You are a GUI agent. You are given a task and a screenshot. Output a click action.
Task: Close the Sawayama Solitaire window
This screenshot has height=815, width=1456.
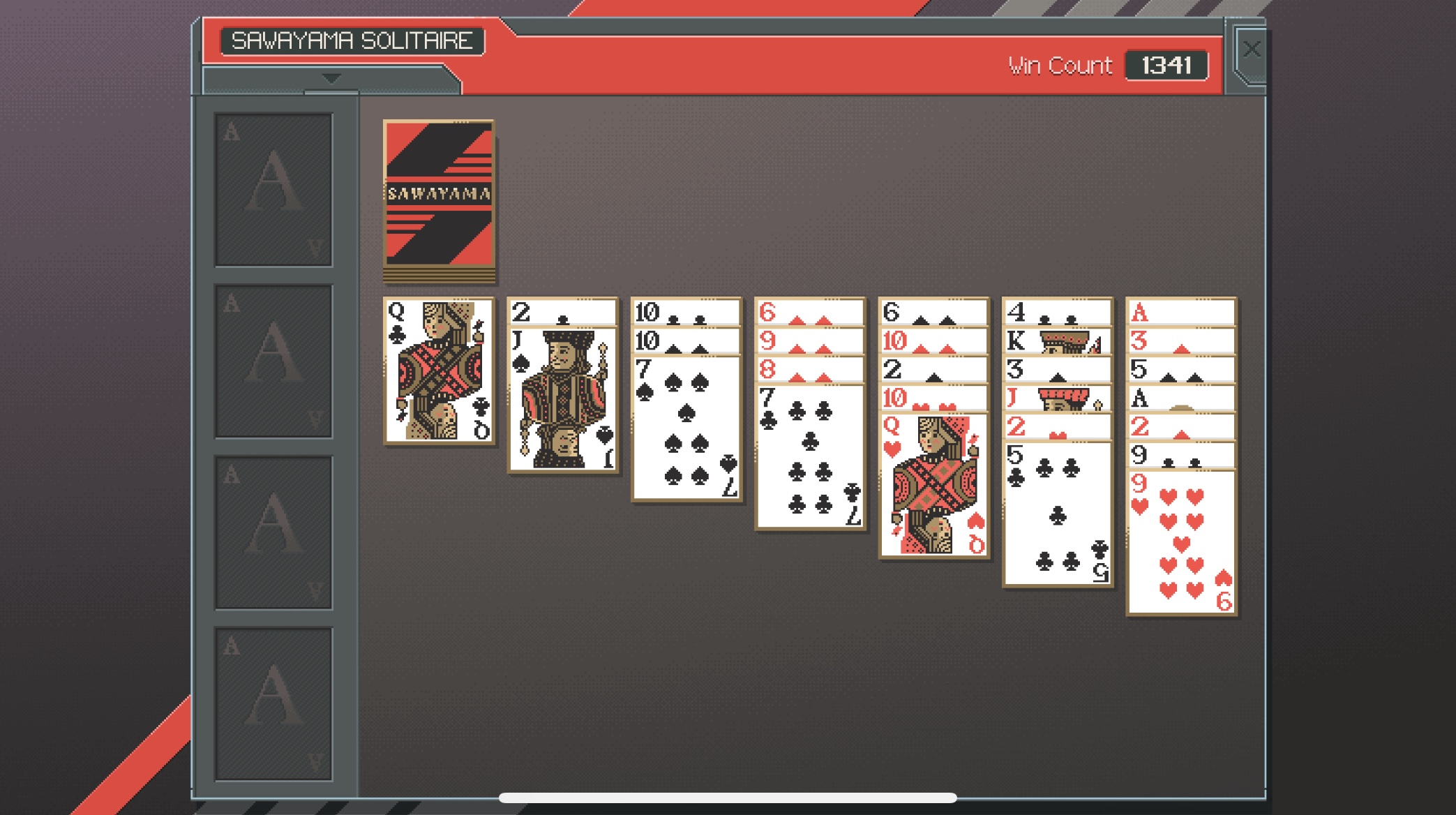tap(1252, 48)
